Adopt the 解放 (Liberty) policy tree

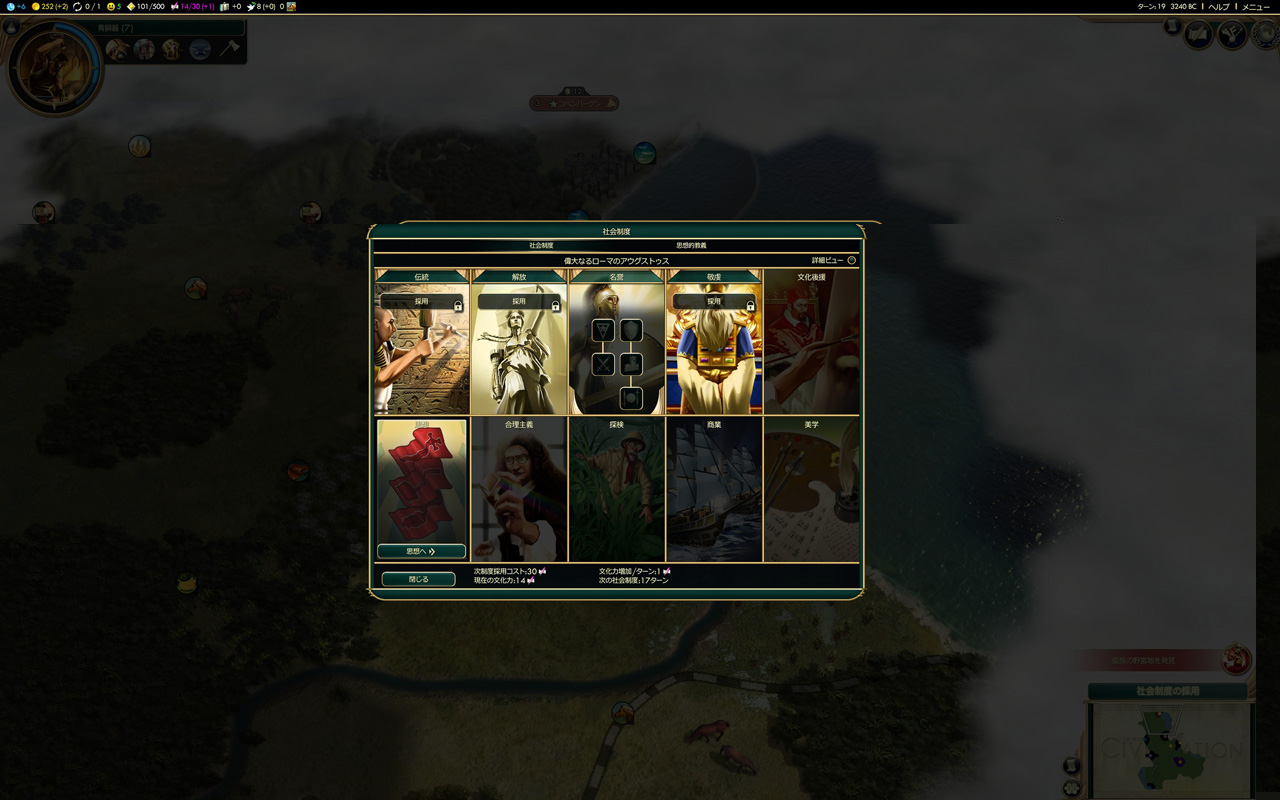[518, 301]
